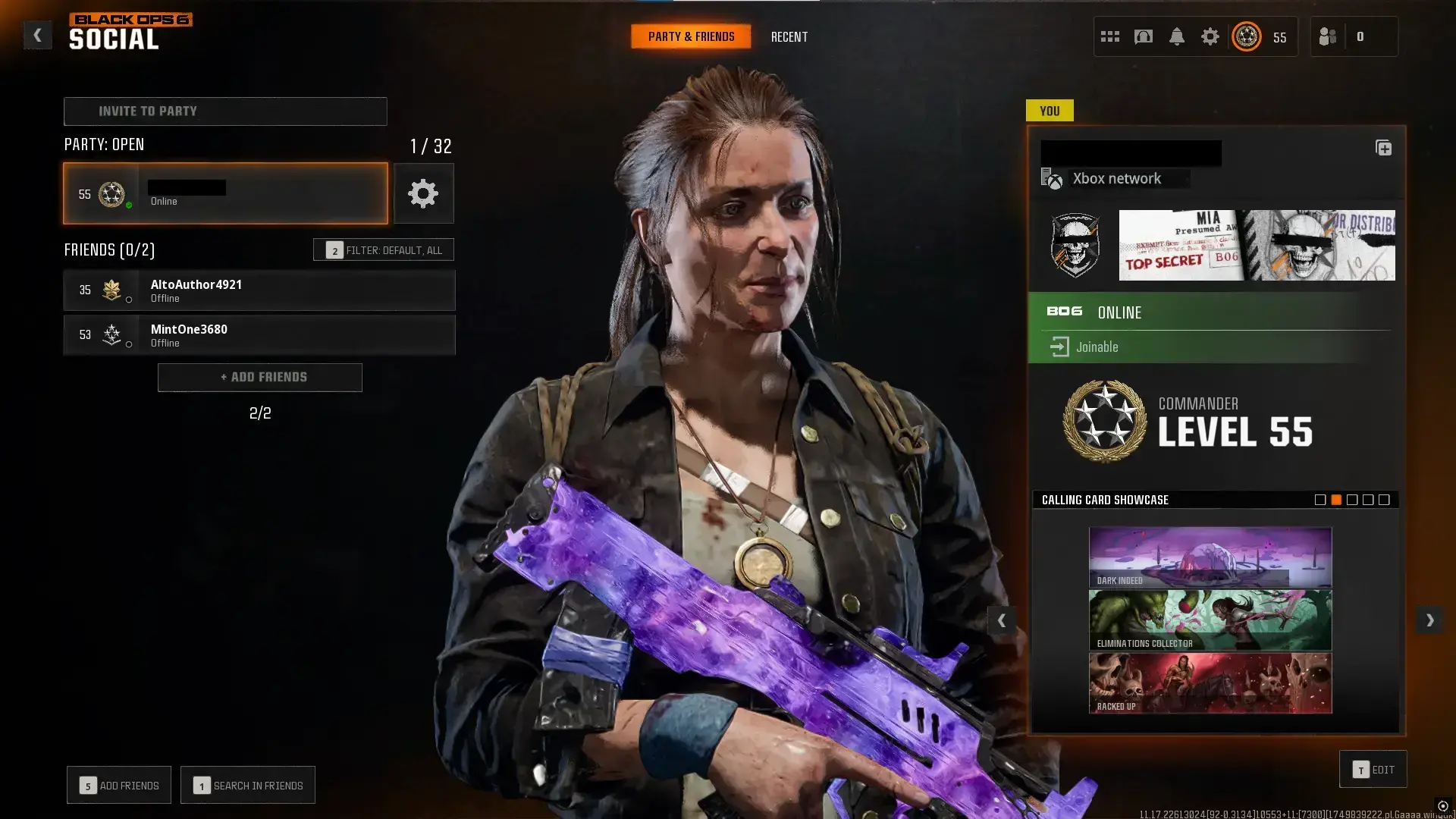Click the add player icon on your profile card
Image resolution: width=1456 pixels, height=819 pixels.
point(1384,149)
